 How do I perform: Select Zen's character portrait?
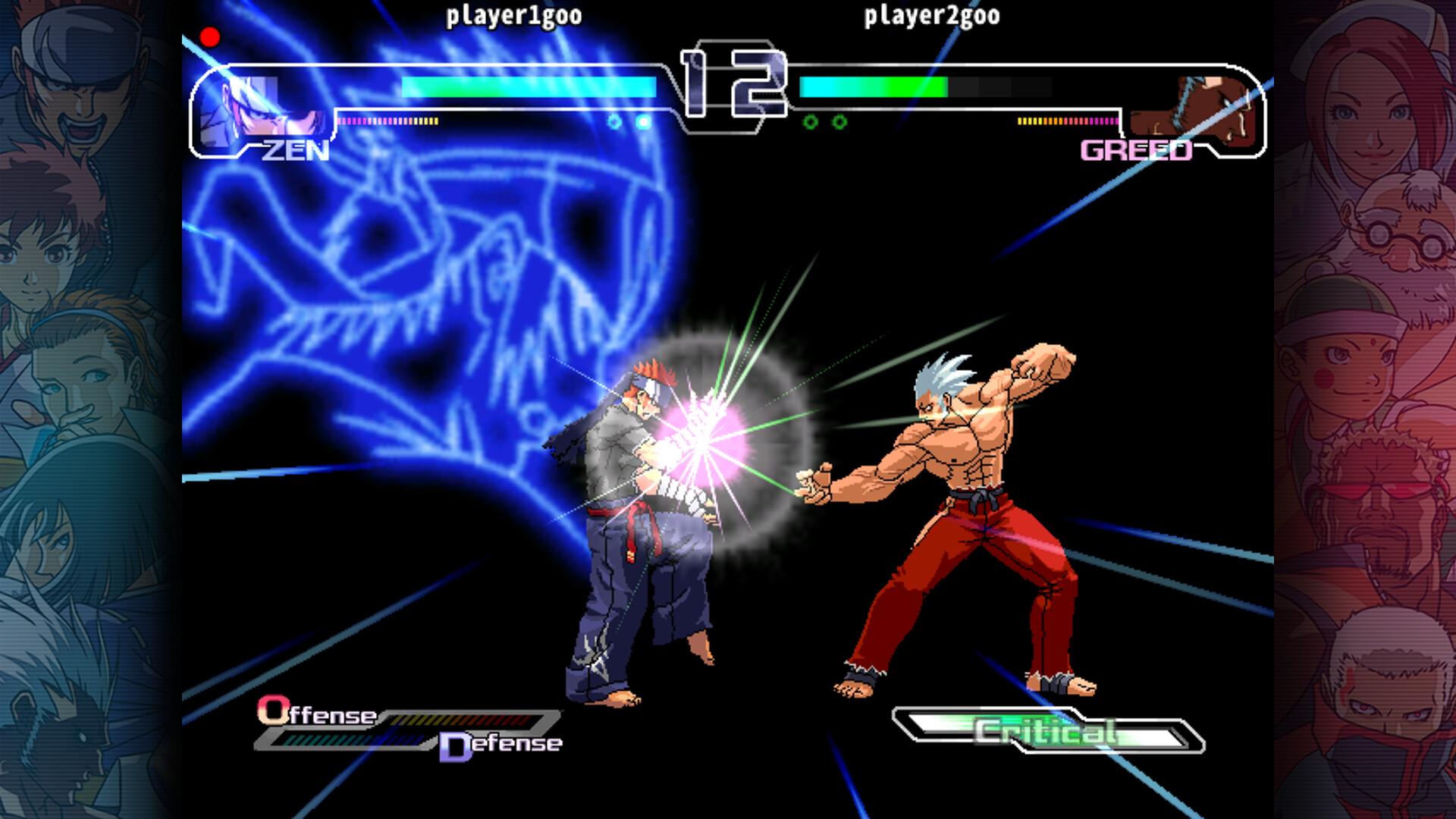pos(250,106)
